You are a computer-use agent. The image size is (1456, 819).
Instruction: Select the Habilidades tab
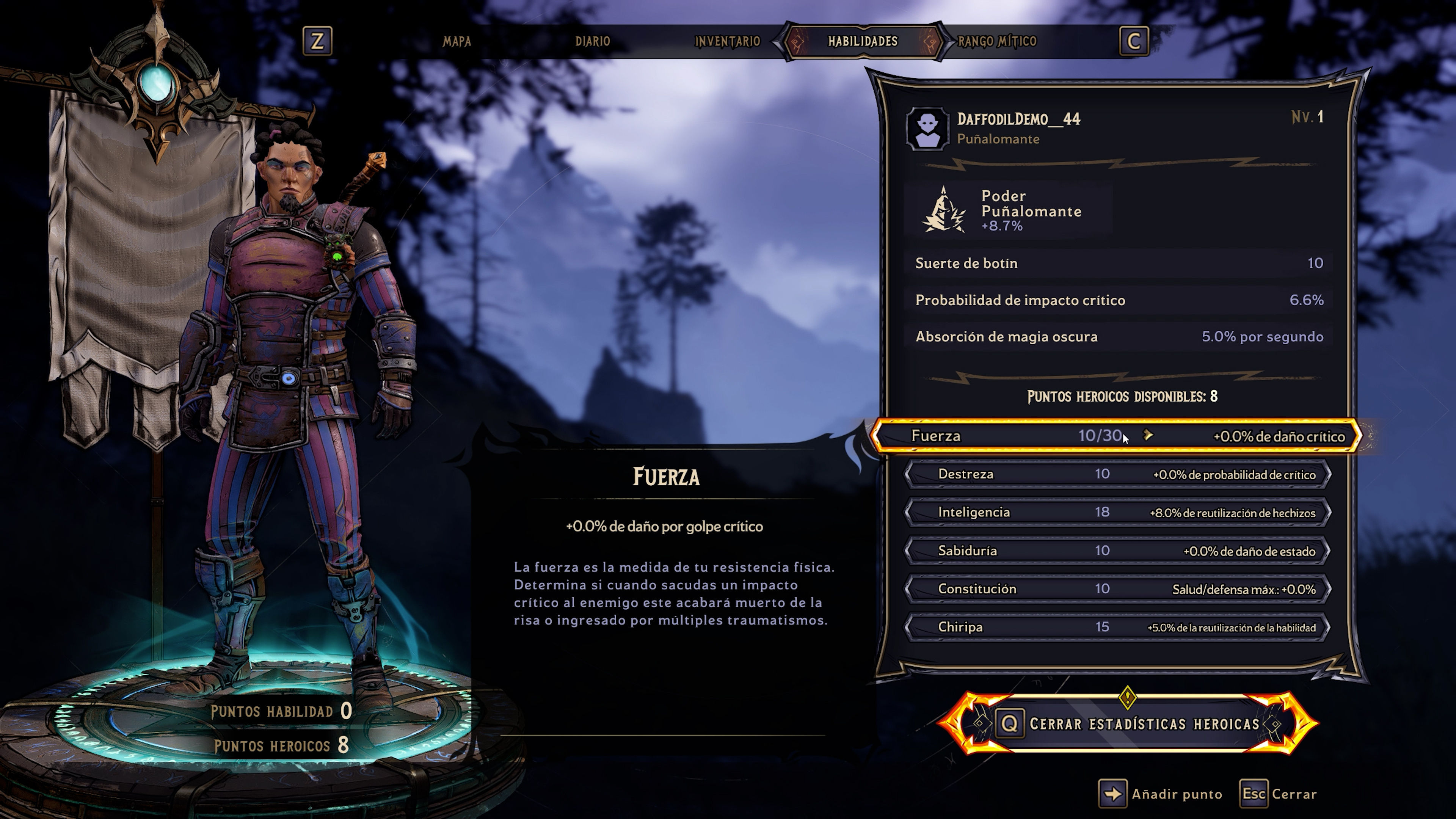coord(863,41)
